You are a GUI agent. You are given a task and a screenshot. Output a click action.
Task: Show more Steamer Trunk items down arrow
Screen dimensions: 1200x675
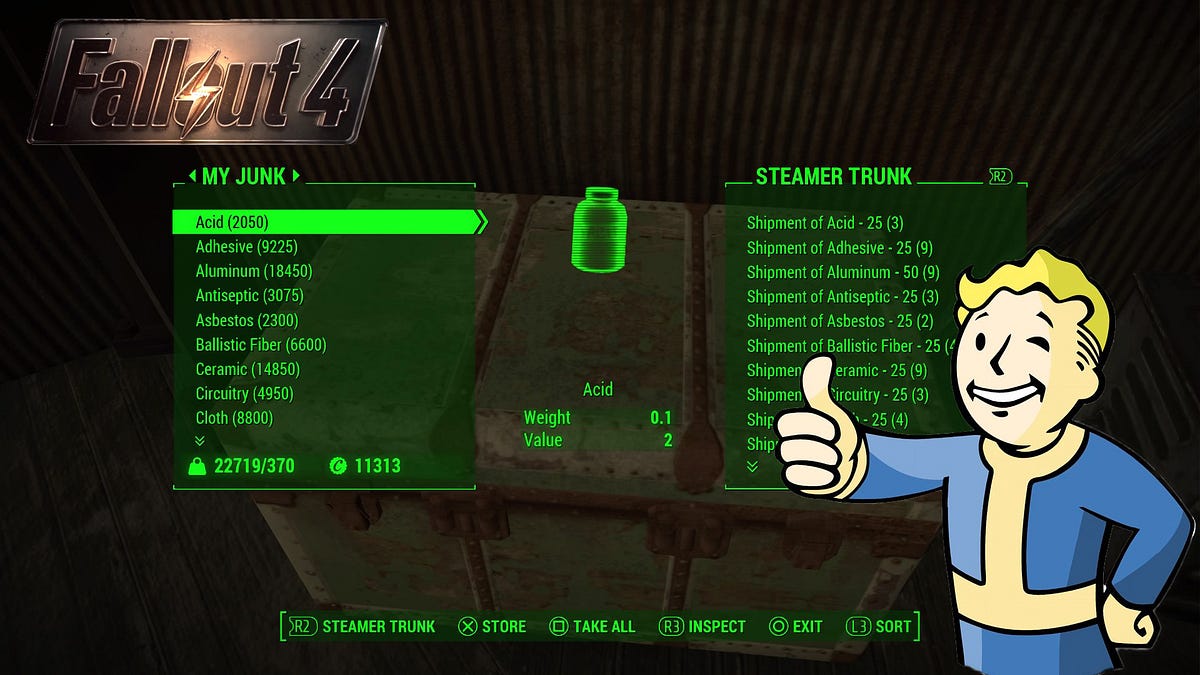[x=752, y=466]
